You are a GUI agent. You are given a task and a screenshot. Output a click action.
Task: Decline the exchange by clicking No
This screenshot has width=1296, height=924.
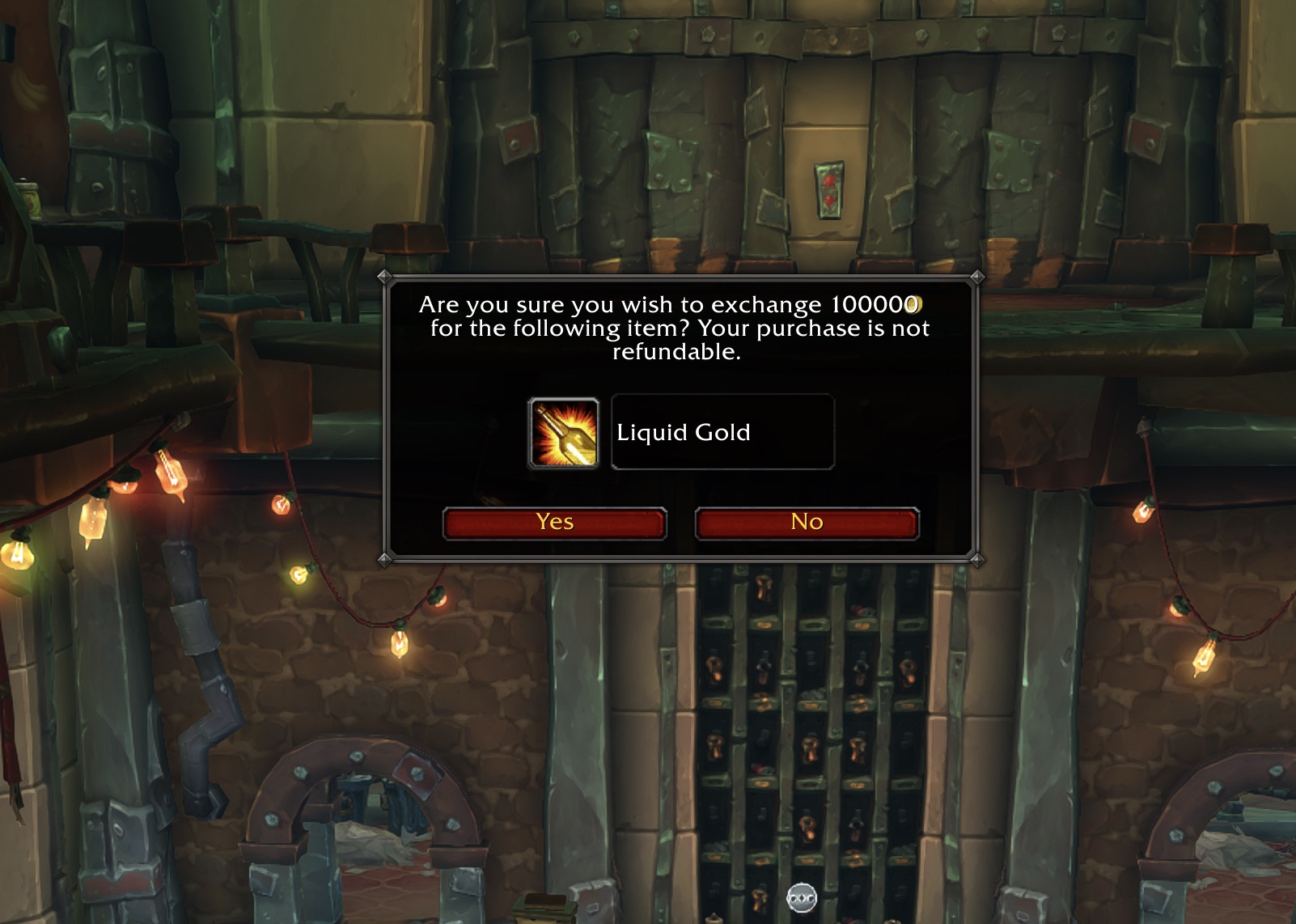[x=806, y=522]
